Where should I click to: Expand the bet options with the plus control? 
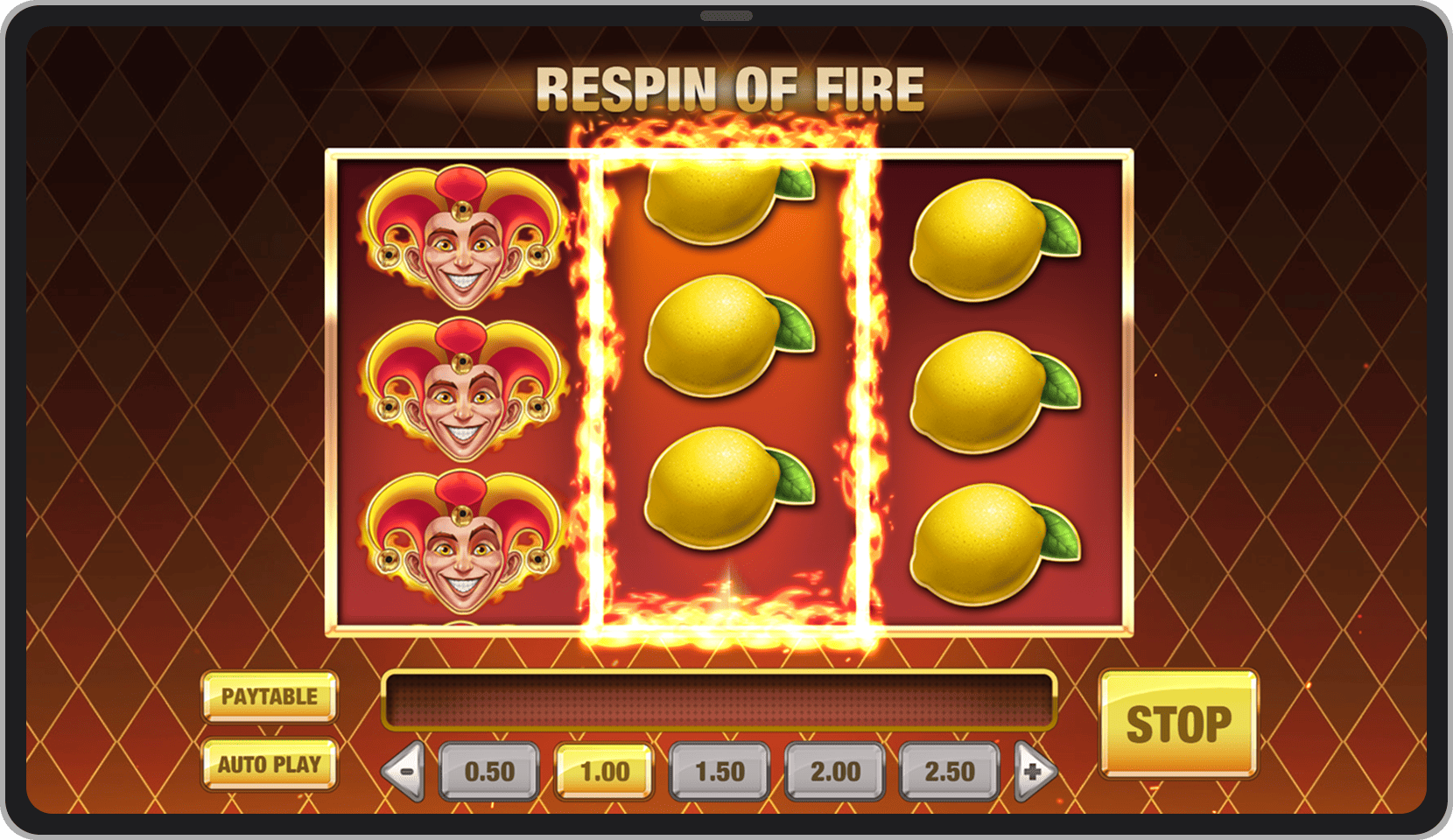[1035, 772]
